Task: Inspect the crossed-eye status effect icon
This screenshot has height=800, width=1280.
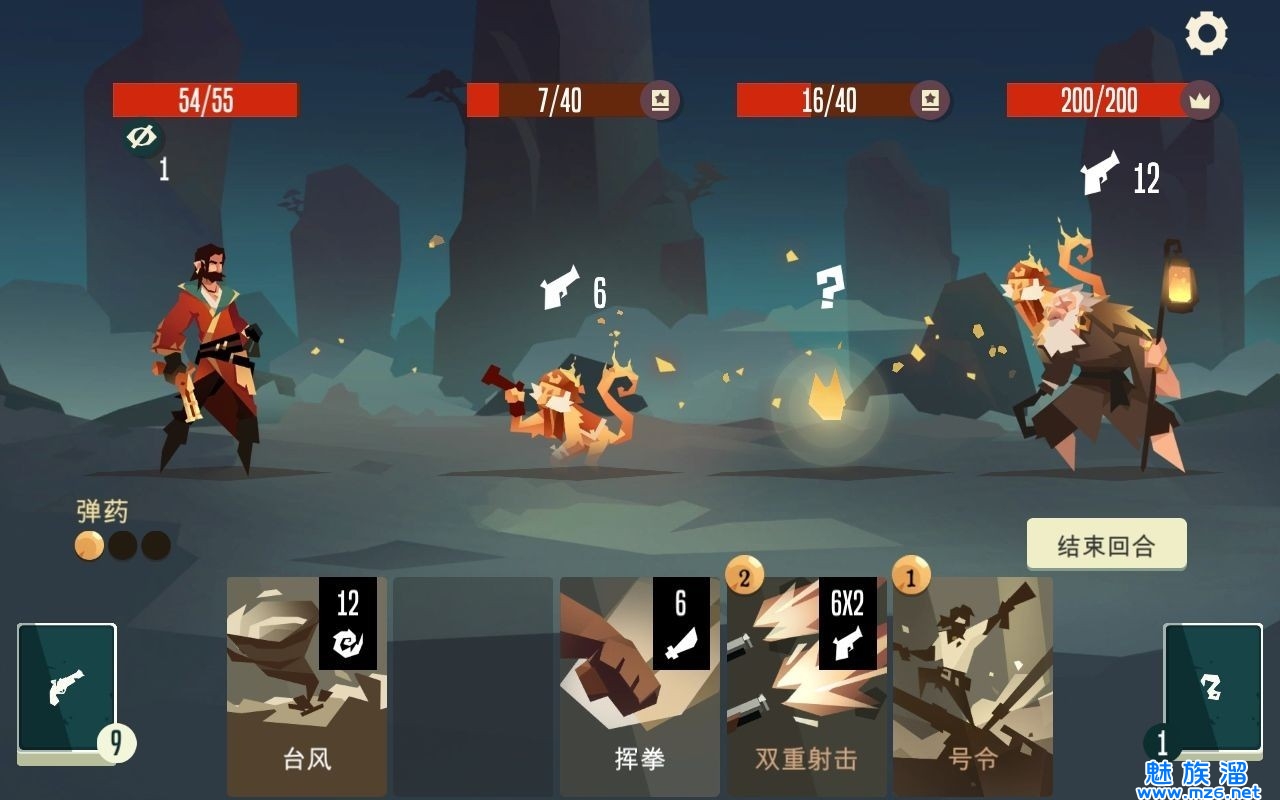Action: pos(144,138)
